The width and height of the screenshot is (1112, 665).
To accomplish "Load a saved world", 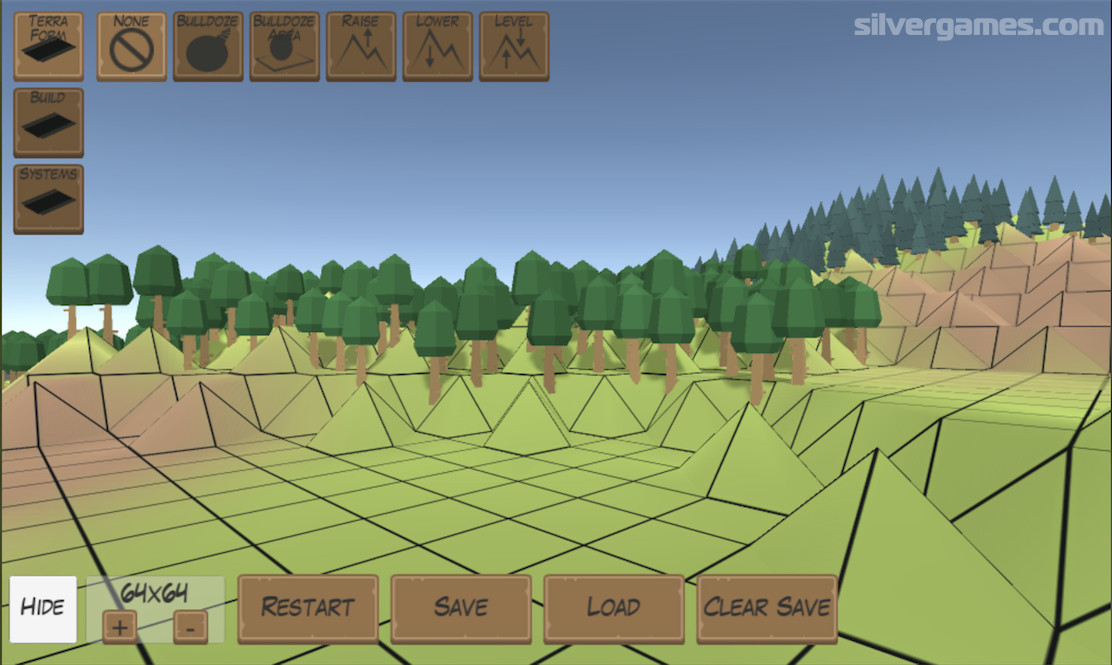I will (x=614, y=608).
